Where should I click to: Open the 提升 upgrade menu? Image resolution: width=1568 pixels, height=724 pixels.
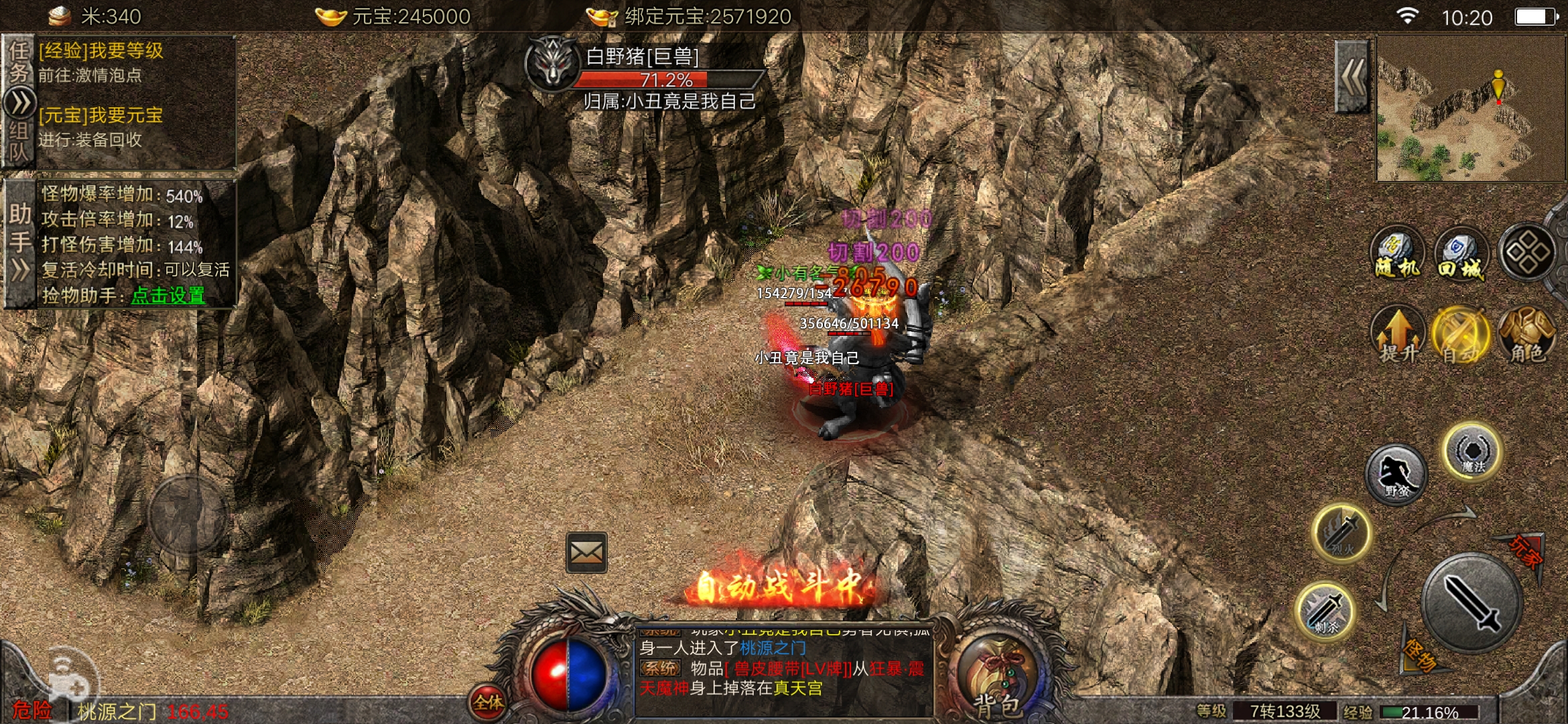1398,335
